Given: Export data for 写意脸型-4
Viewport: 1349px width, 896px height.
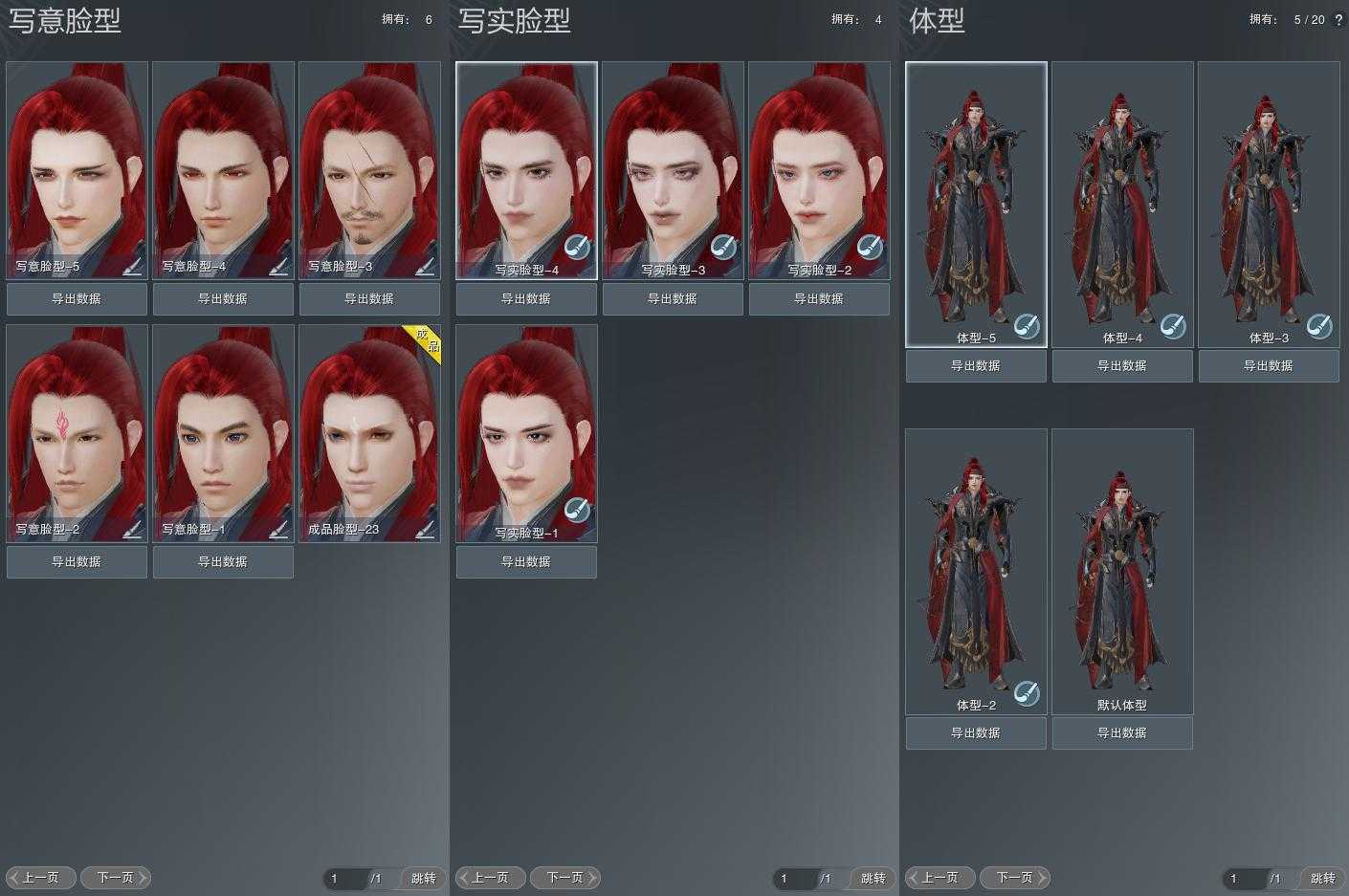Looking at the screenshot, I should (x=223, y=299).
